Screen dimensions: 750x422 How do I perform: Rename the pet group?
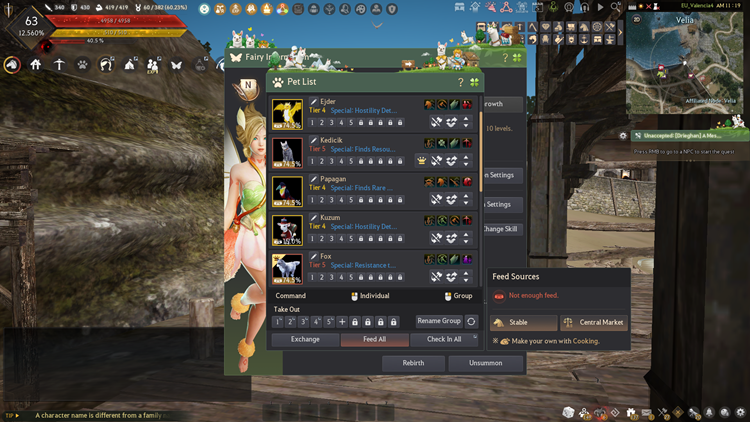tap(439, 322)
